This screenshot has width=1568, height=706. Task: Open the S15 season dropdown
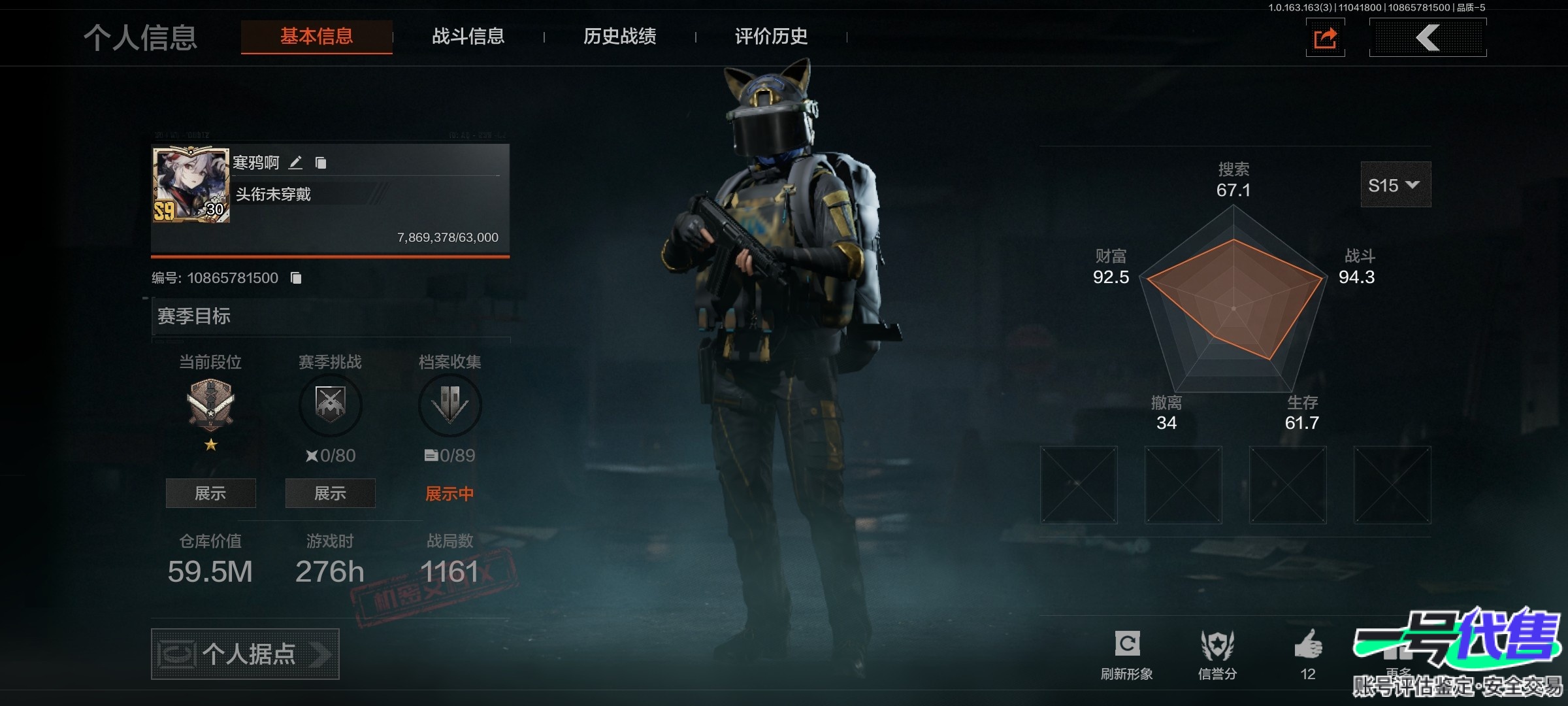point(1395,185)
